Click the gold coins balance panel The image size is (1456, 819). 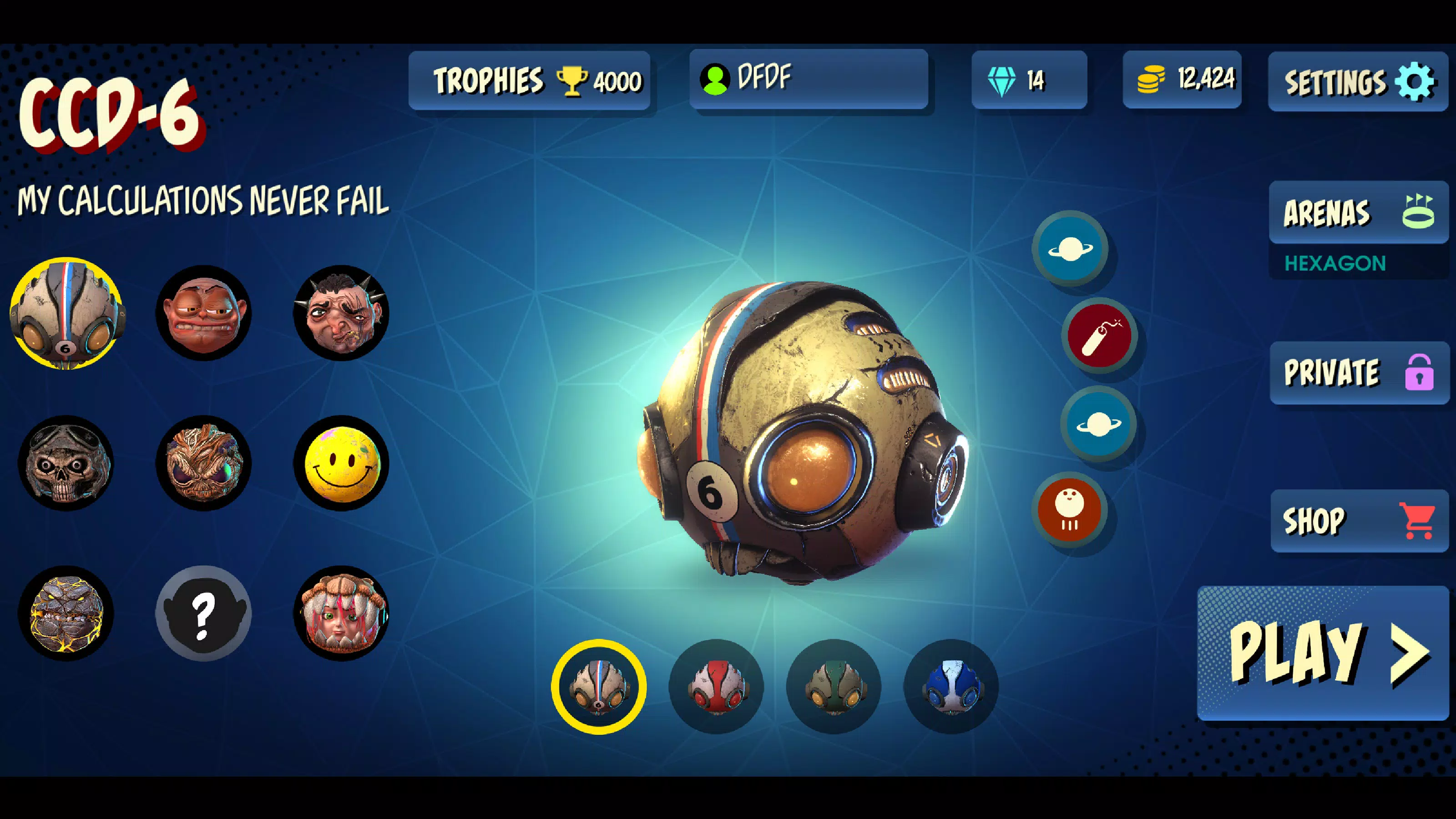[x=1182, y=79]
